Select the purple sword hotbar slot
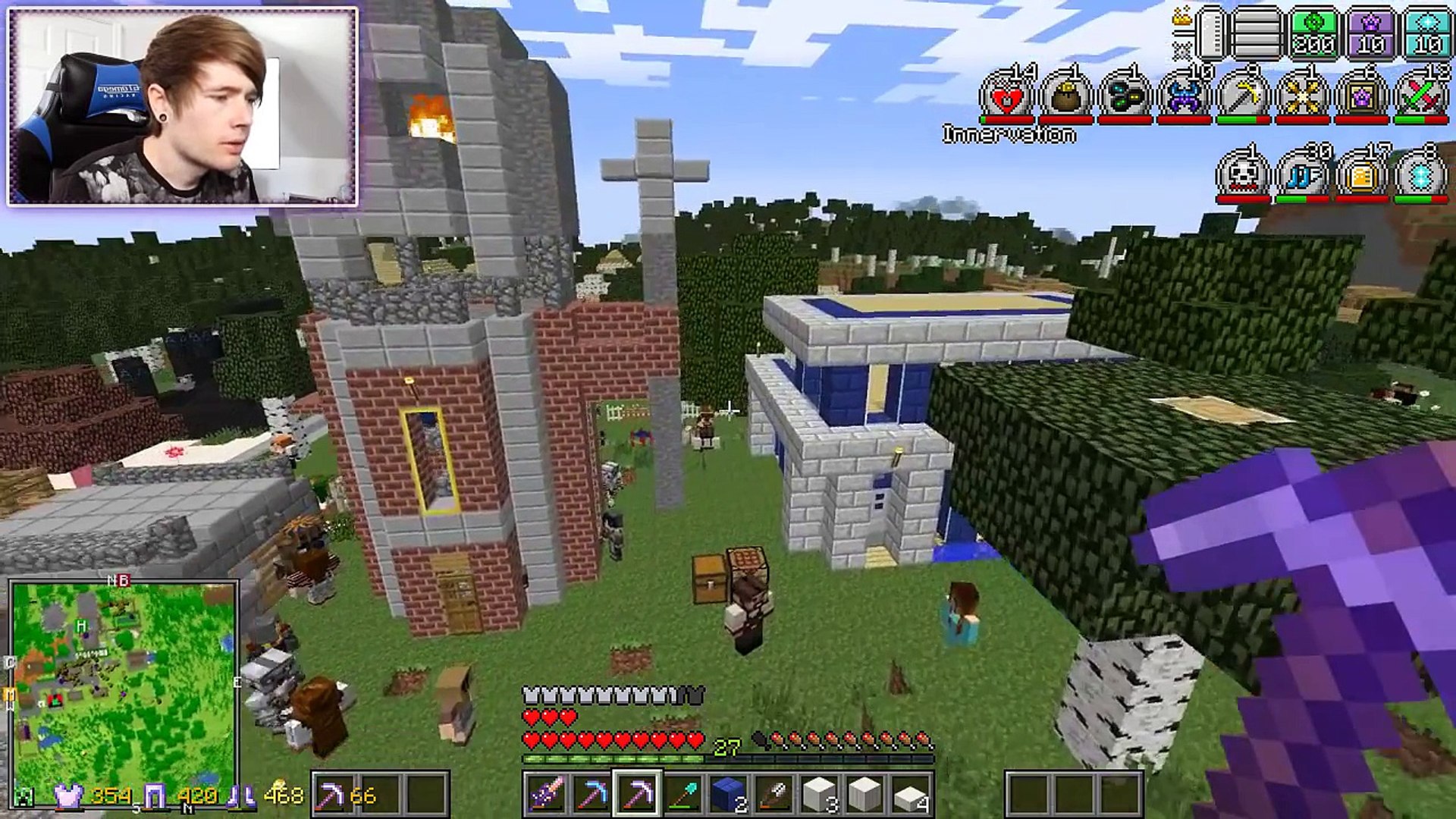 tap(546, 795)
